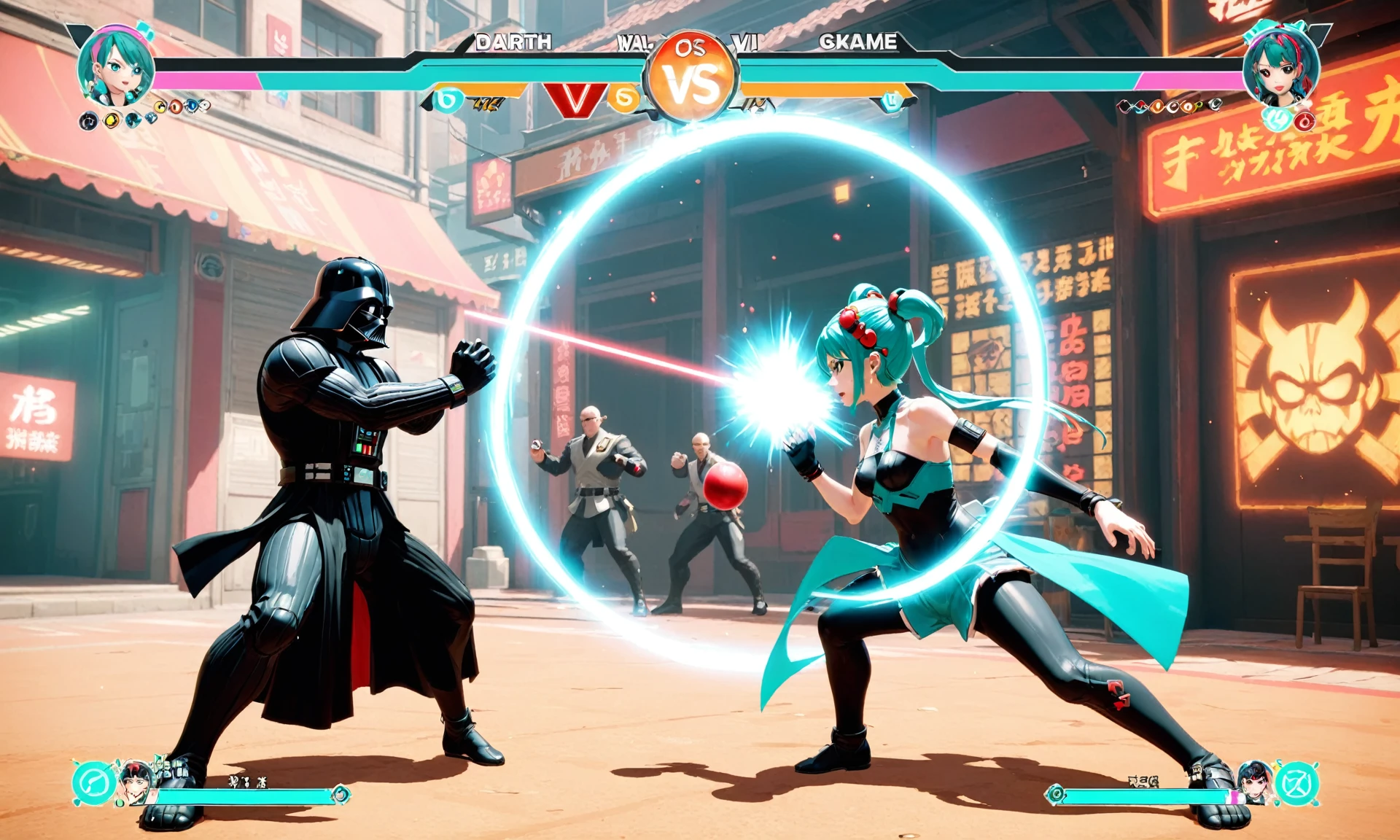Click the assist portrait beside the left super meter
This screenshot has height=840, width=1400.
(136, 782)
